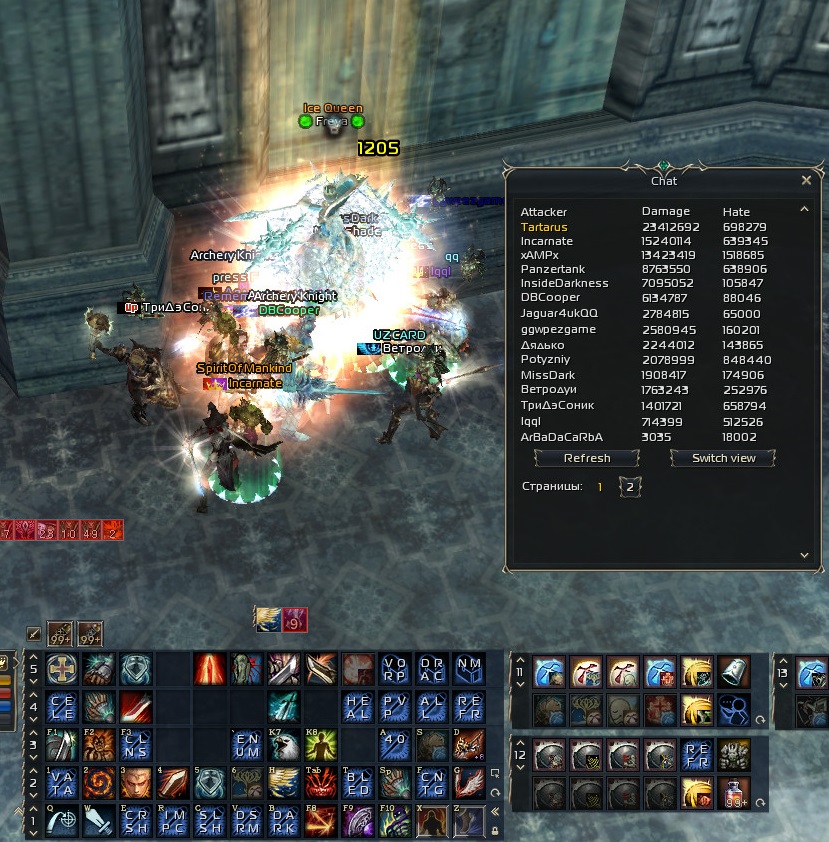Activate the HEAL macro
This screenshot has width=829, height=842.
tap(358, 707)
